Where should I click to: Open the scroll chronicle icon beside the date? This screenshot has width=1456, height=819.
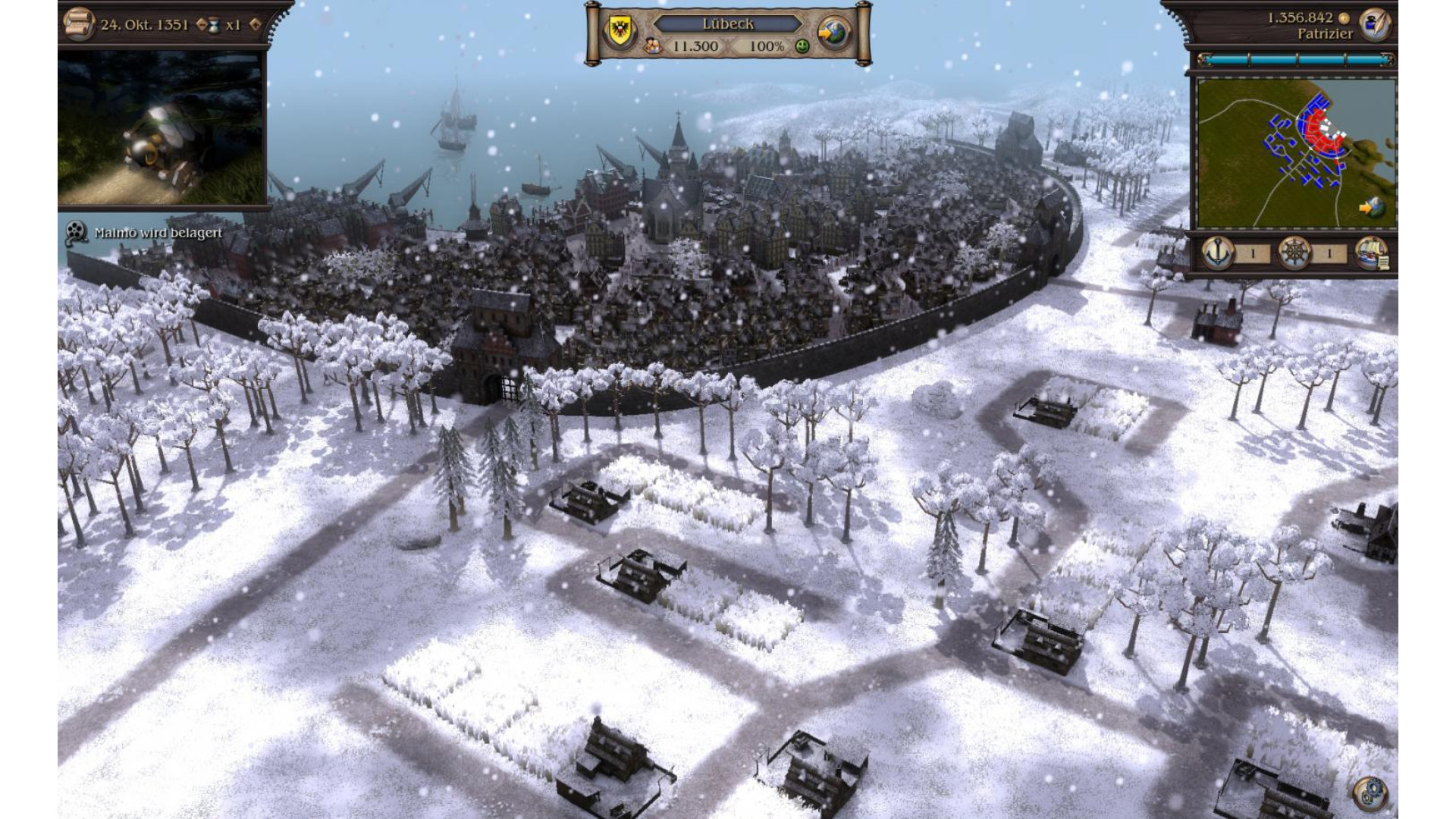(x=77, y=24)
